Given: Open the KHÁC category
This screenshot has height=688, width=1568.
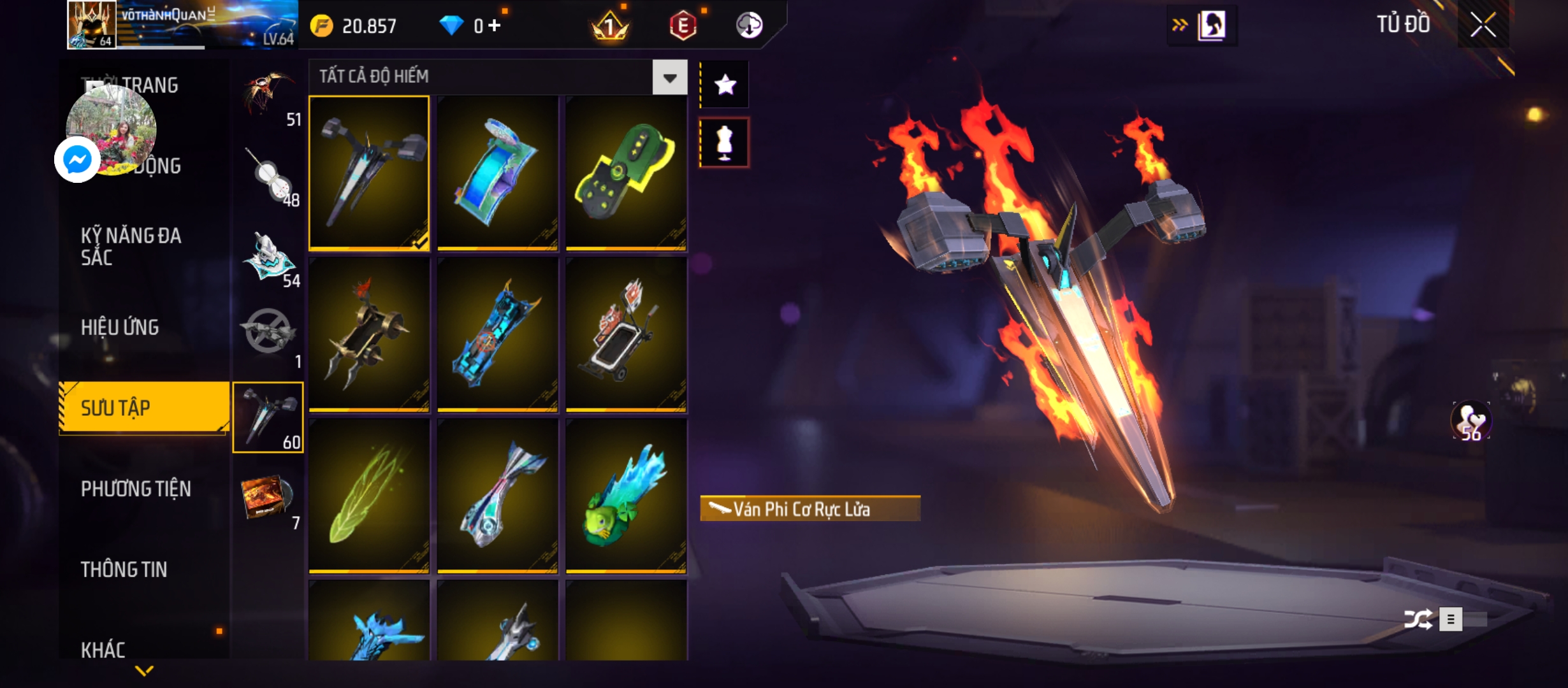Looking at the screenshot, I should coord(103,649).
